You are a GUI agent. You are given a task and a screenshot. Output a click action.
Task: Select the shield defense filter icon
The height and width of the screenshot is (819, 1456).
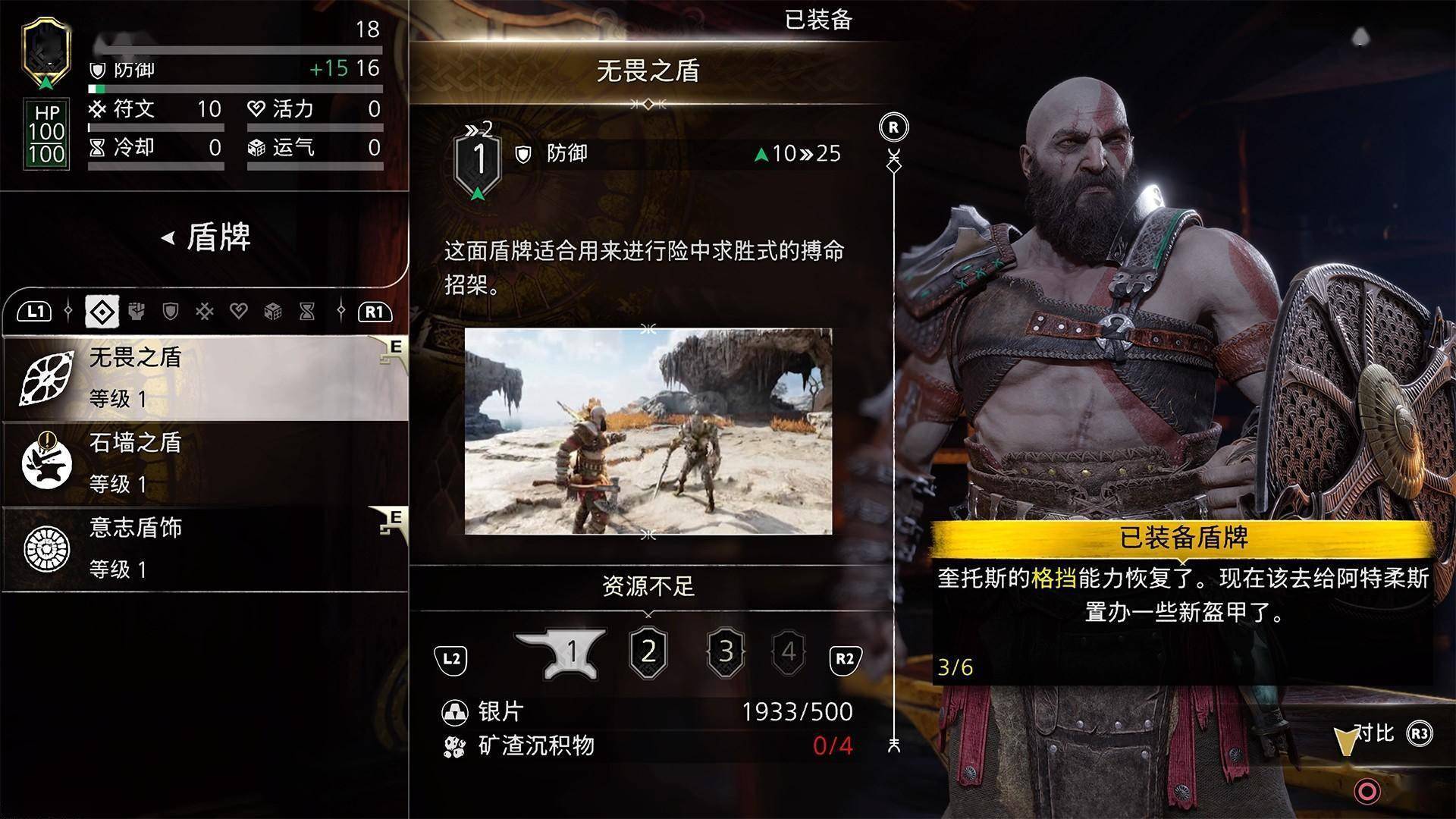click(171, 311)
